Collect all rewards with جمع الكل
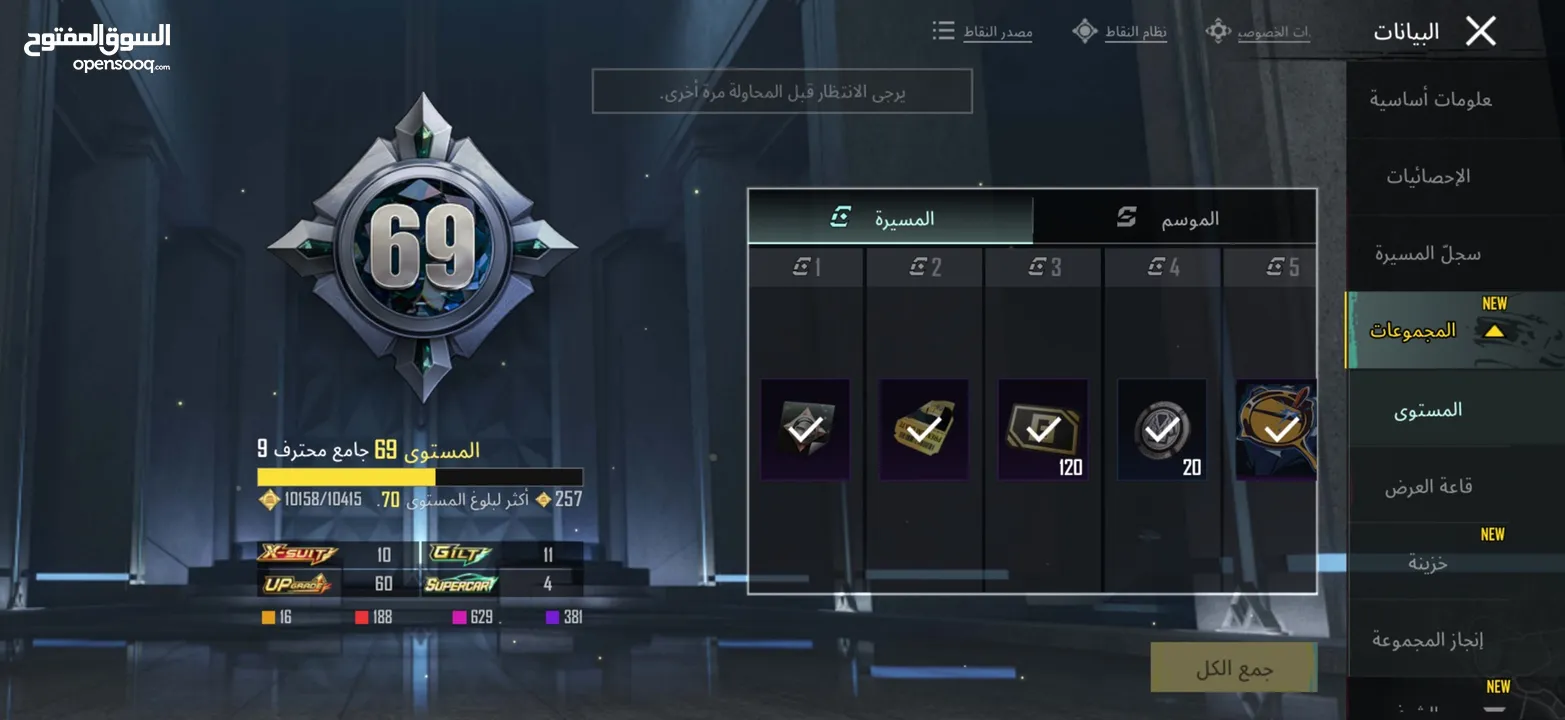Screen dimensions: 1565x720 (1233, 668)
